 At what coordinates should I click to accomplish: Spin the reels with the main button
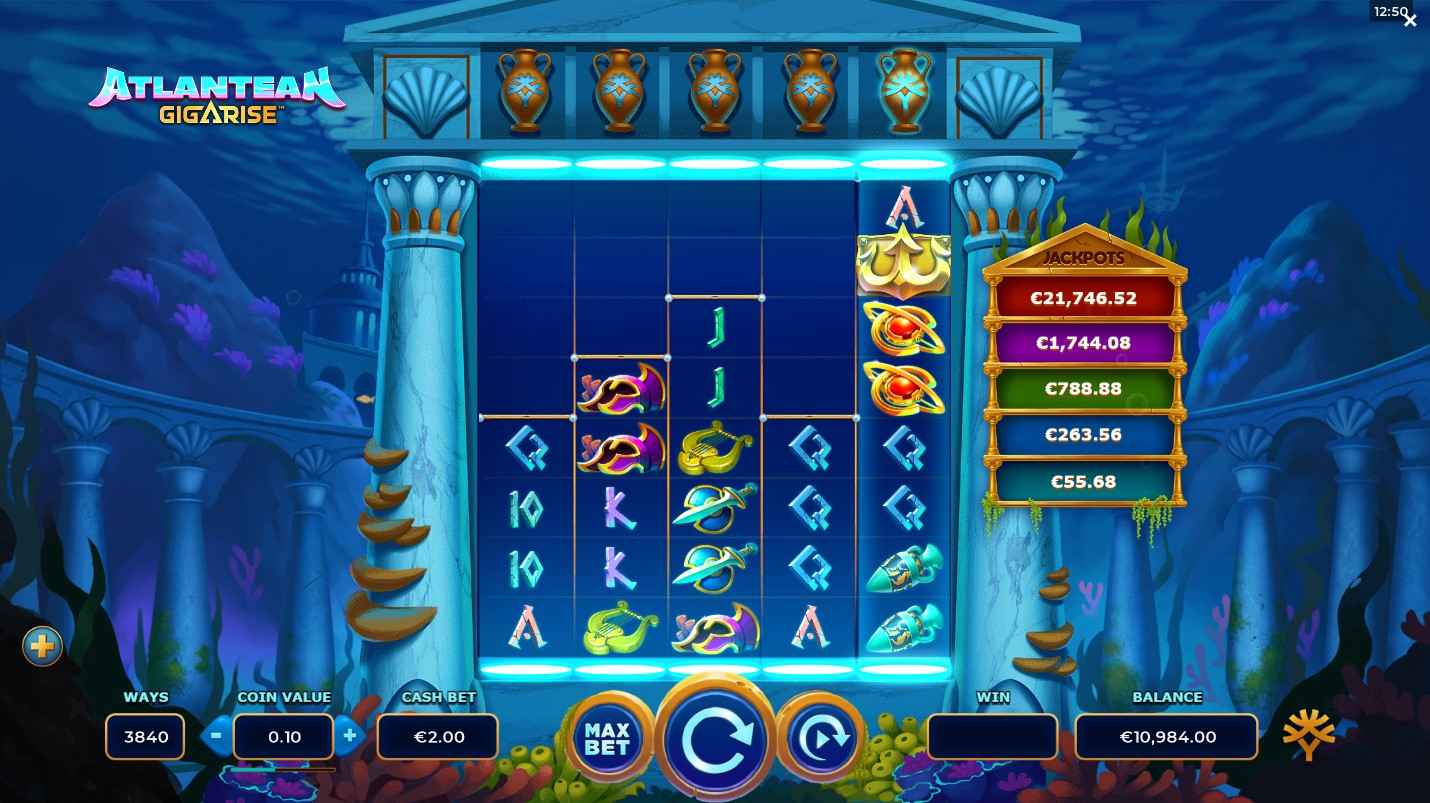tap(714, 740)
